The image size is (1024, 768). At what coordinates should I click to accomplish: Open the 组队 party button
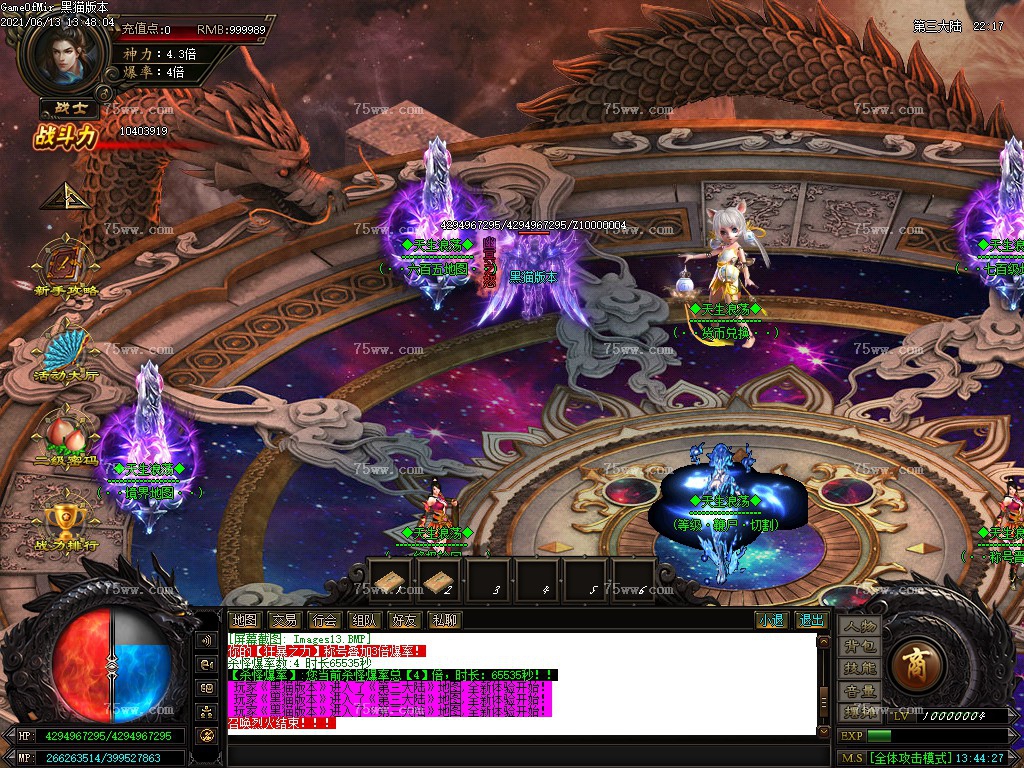[x=364, y=620]
